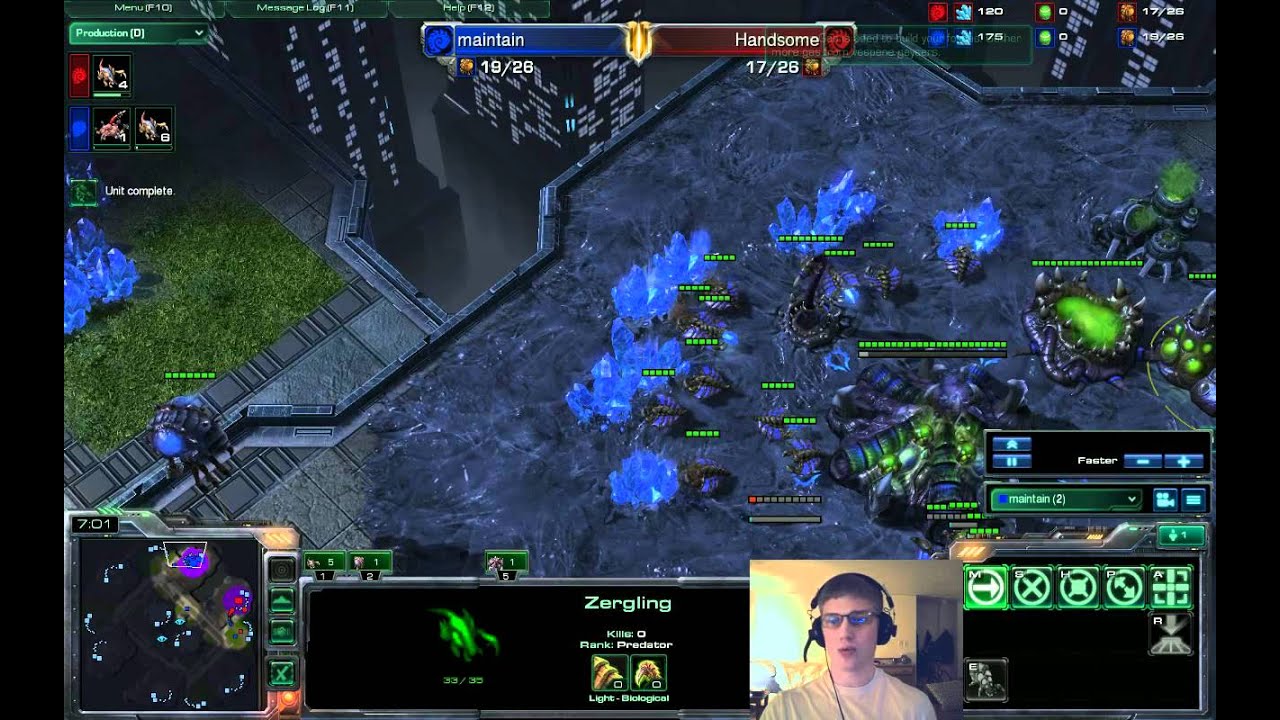Activate the Hold Position command

pos(1078,587)
